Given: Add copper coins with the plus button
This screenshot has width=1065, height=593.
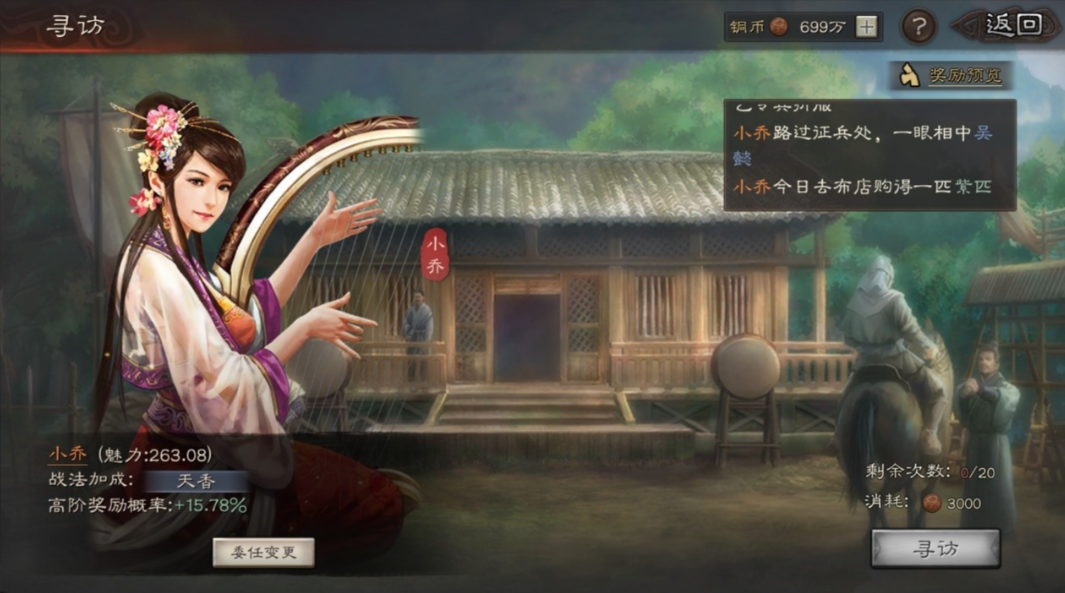Looking at the screenshot, I should tap(866, 27).
